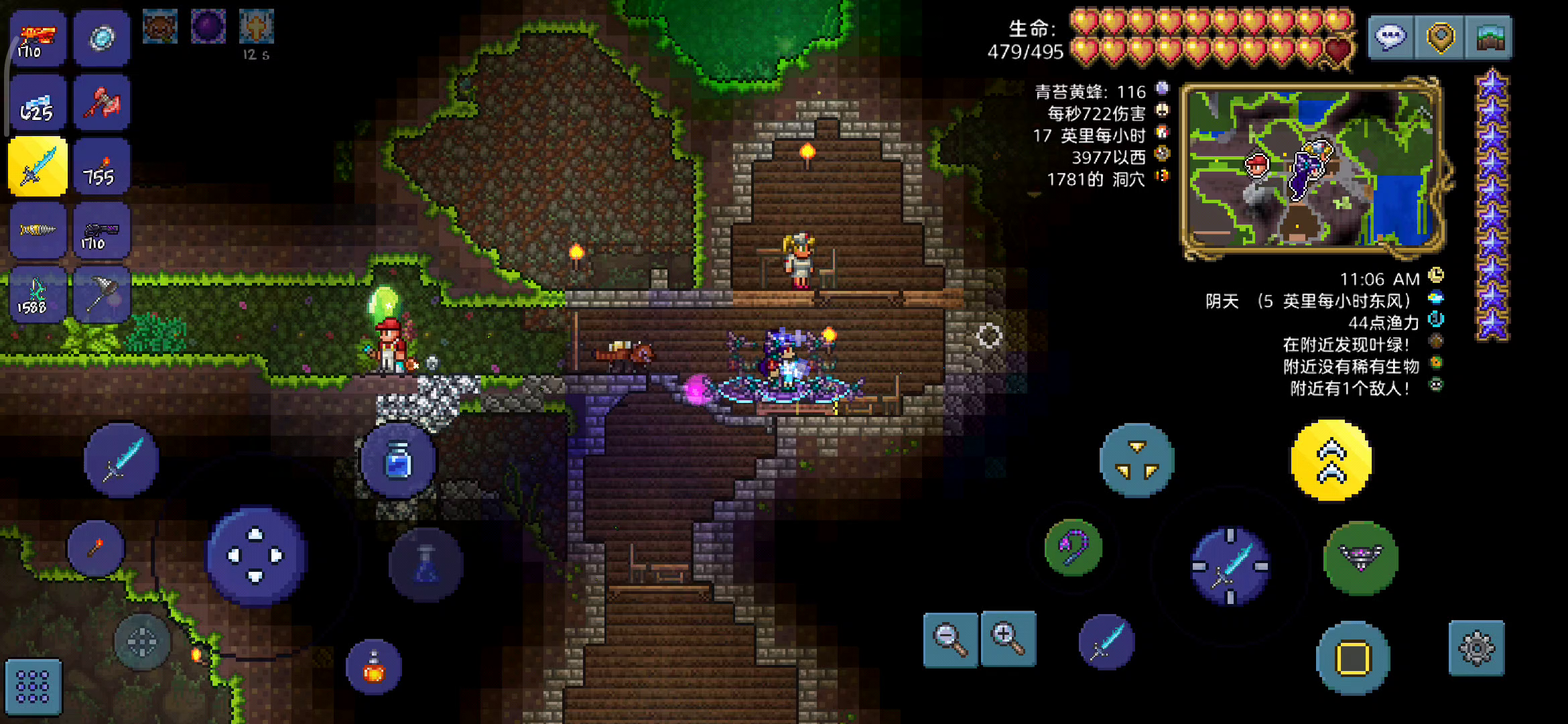Open the full world map button

(x=1490, y=38)
